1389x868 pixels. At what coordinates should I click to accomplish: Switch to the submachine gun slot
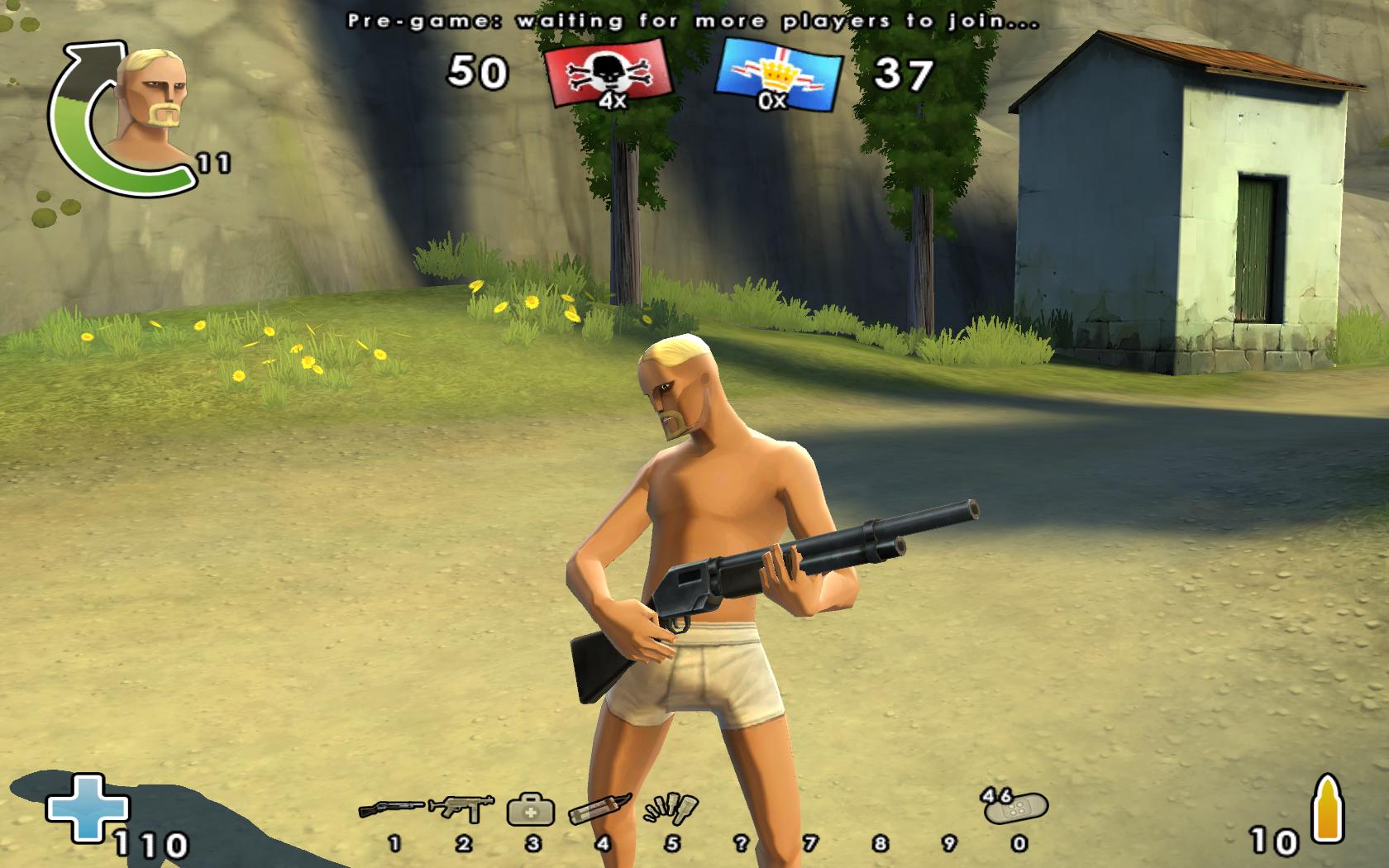click(461, 808)
